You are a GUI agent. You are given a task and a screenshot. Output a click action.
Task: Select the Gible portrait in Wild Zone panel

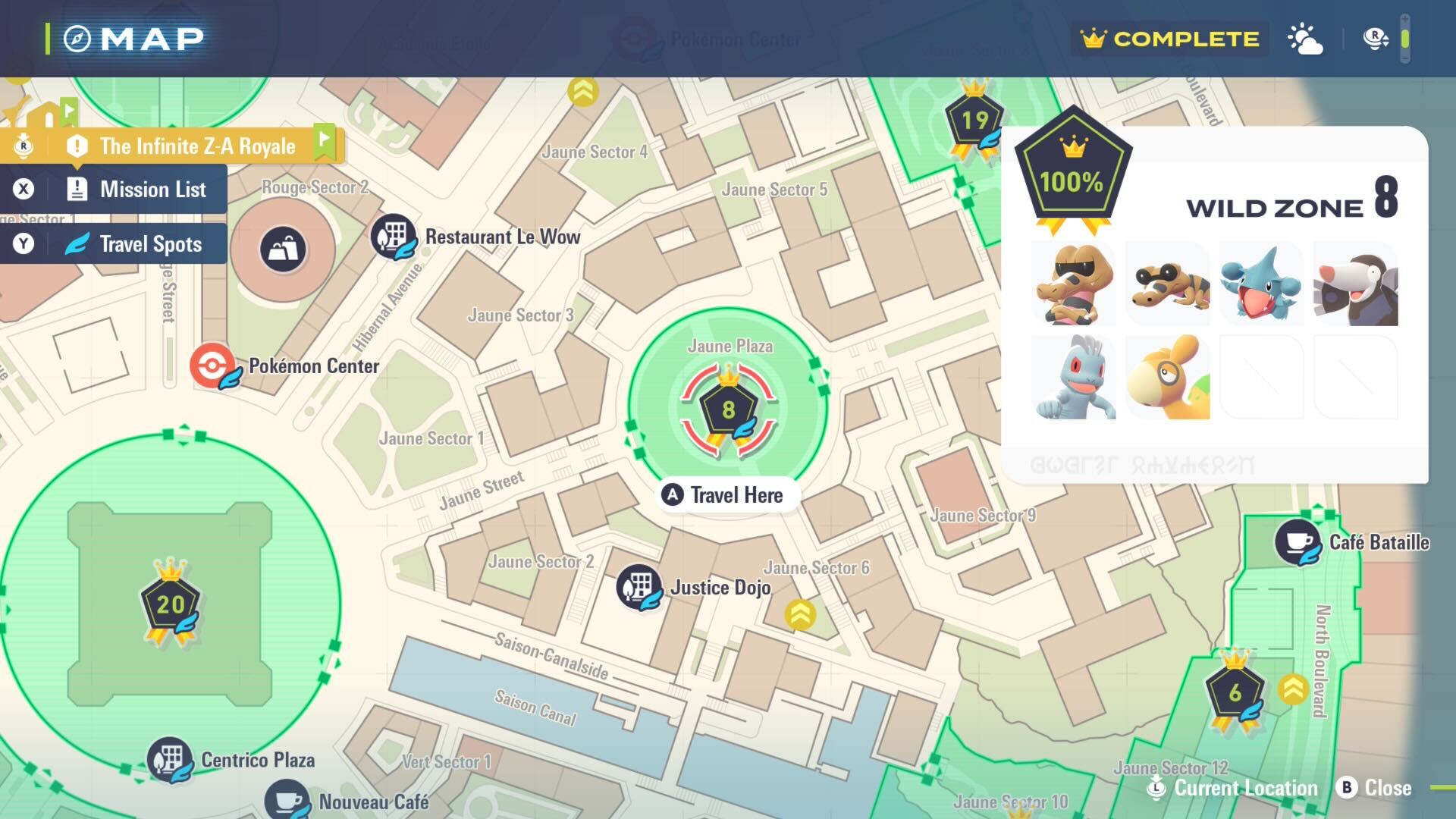pos(1261,284)
